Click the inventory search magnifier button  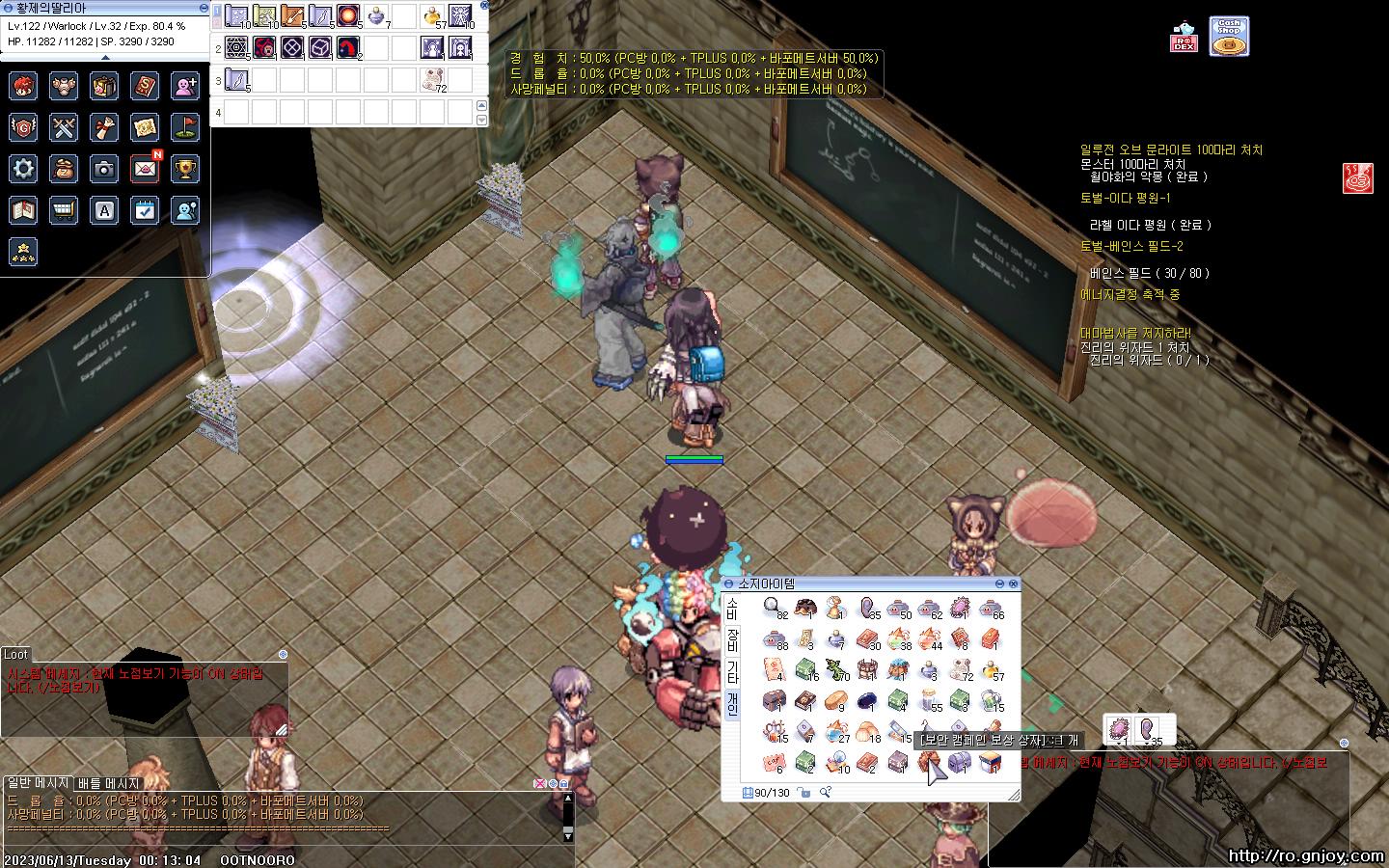826,793
